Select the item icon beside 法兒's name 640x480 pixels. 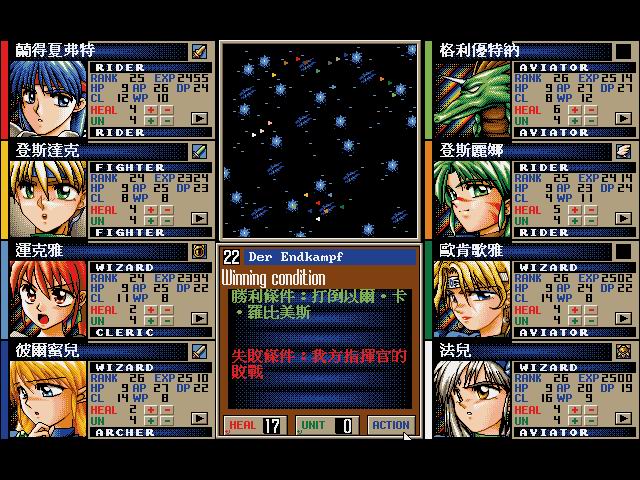click(x=623, y=350)
